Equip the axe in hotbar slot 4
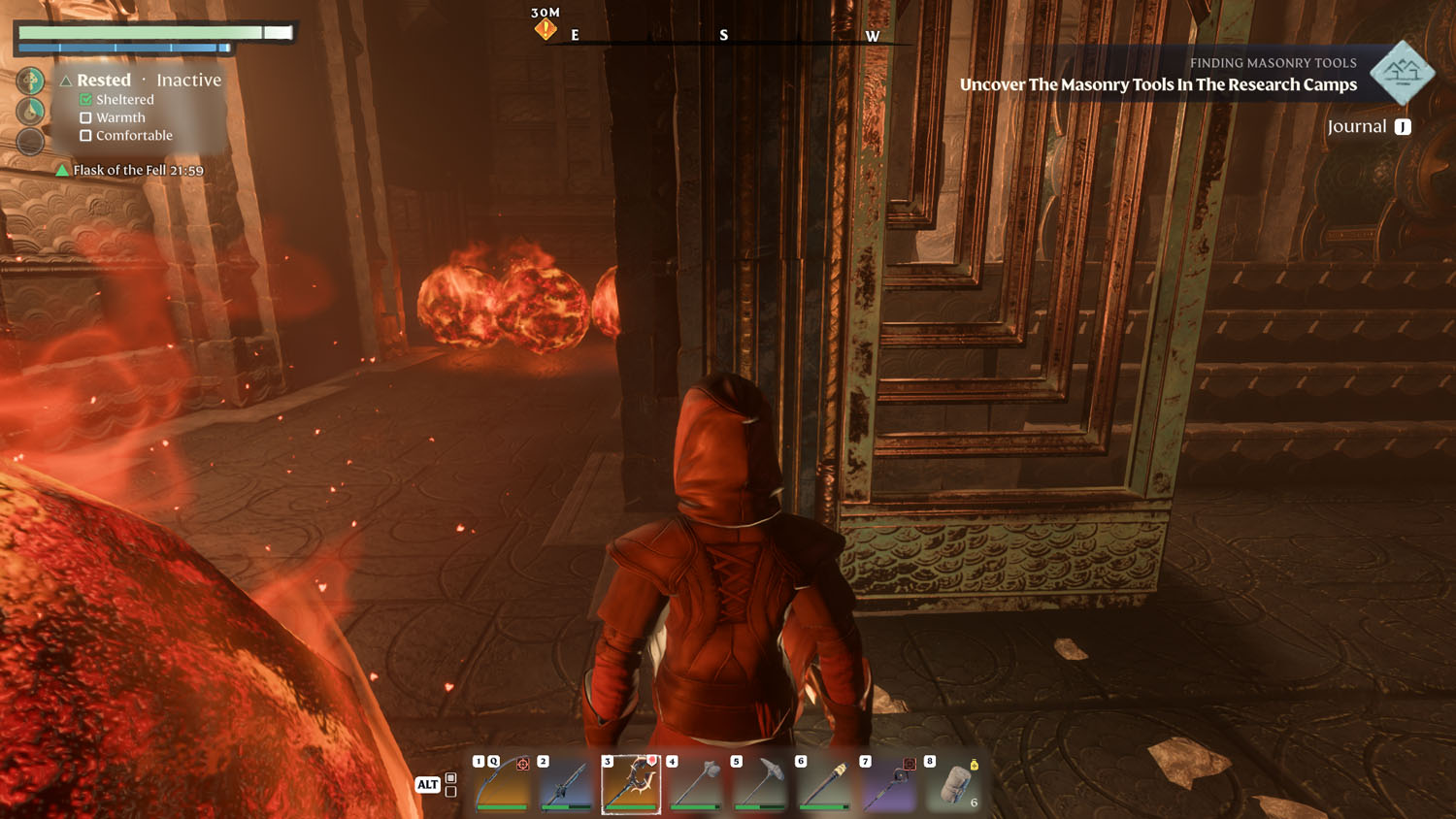Screen dimensions: 1456x819 pyautogui.click(x=696, y=784)
